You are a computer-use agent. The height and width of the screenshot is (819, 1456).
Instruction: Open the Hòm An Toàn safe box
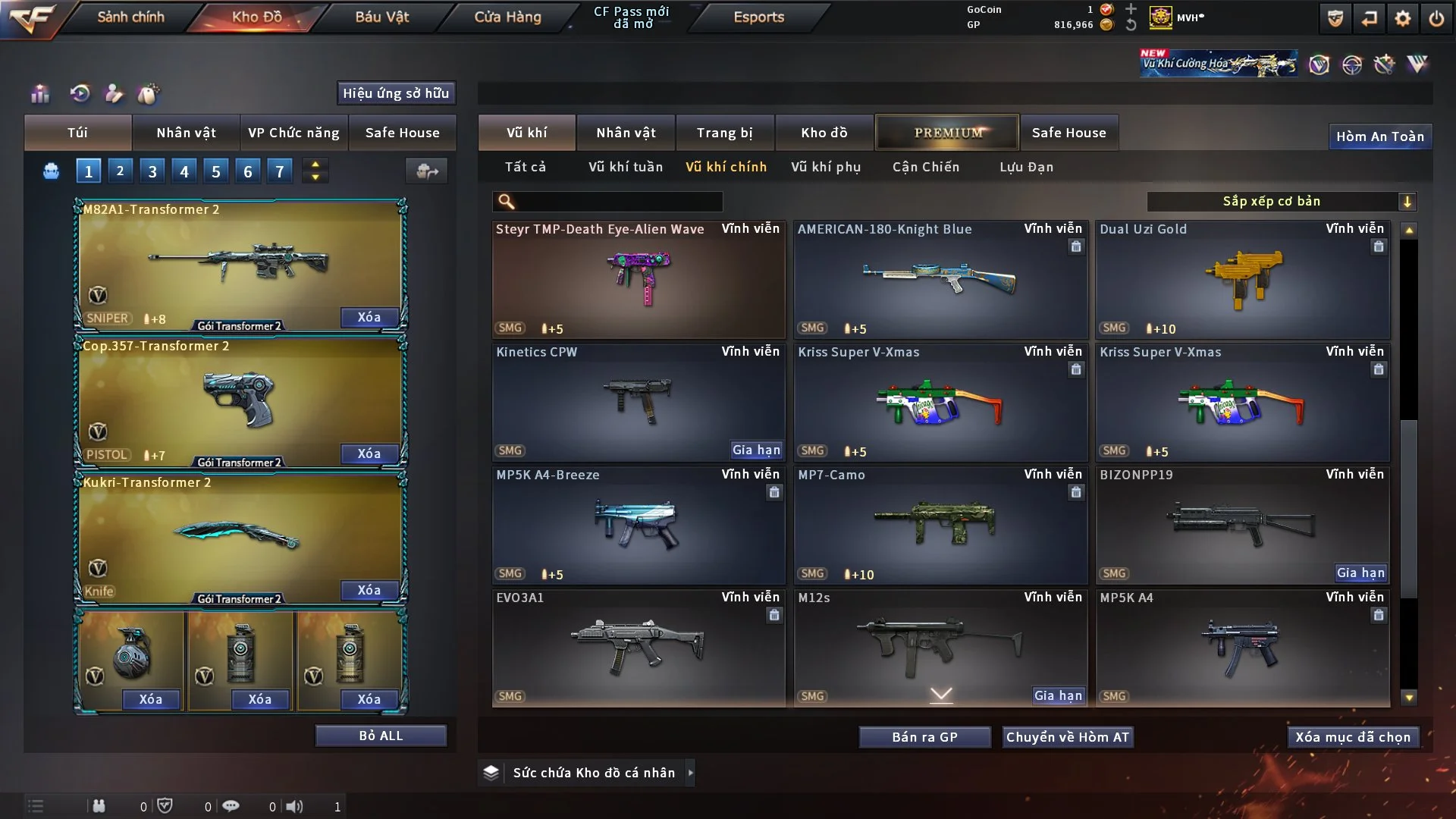[1379, 136]
